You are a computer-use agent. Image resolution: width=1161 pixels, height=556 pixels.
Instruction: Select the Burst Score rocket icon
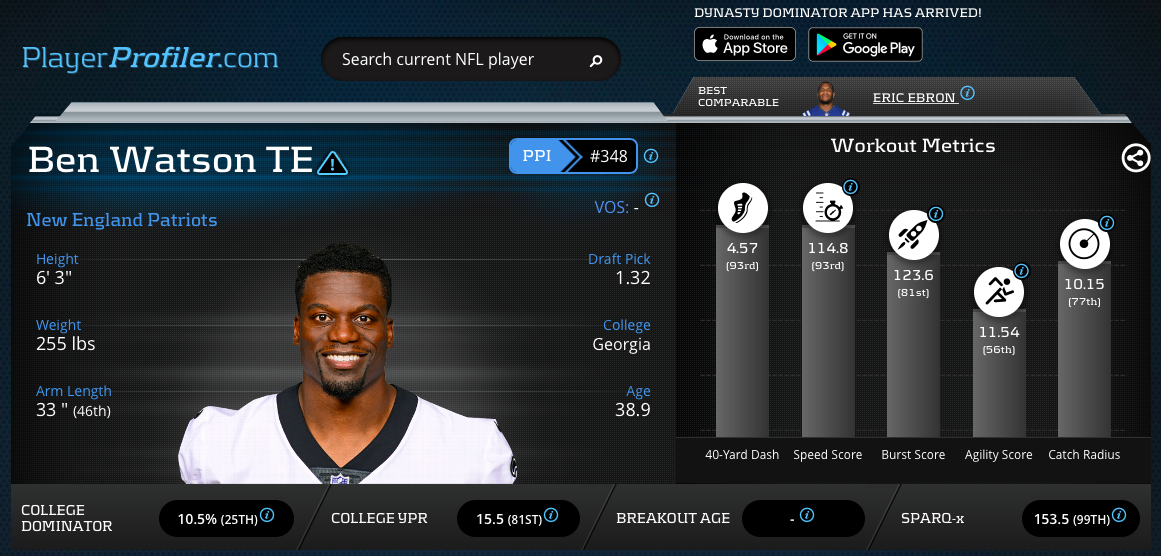[x=913, y=236]
